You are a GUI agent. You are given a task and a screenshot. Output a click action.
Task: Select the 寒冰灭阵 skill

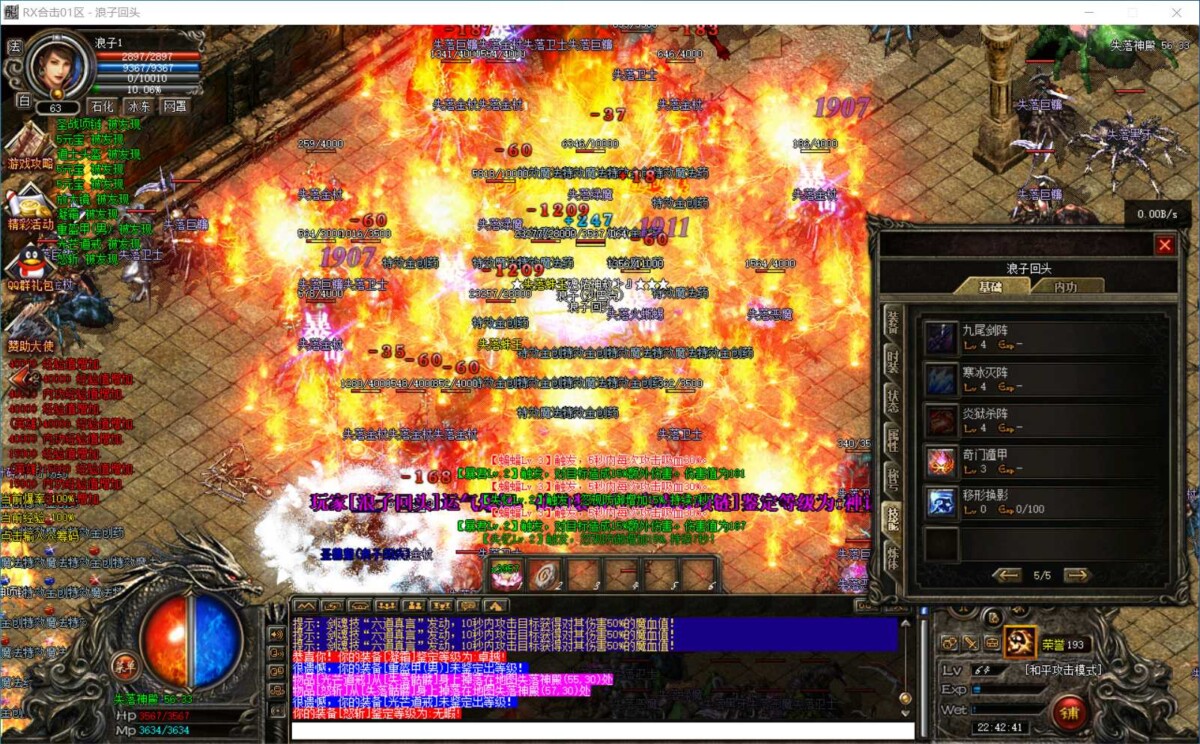(x=941, y=379)
